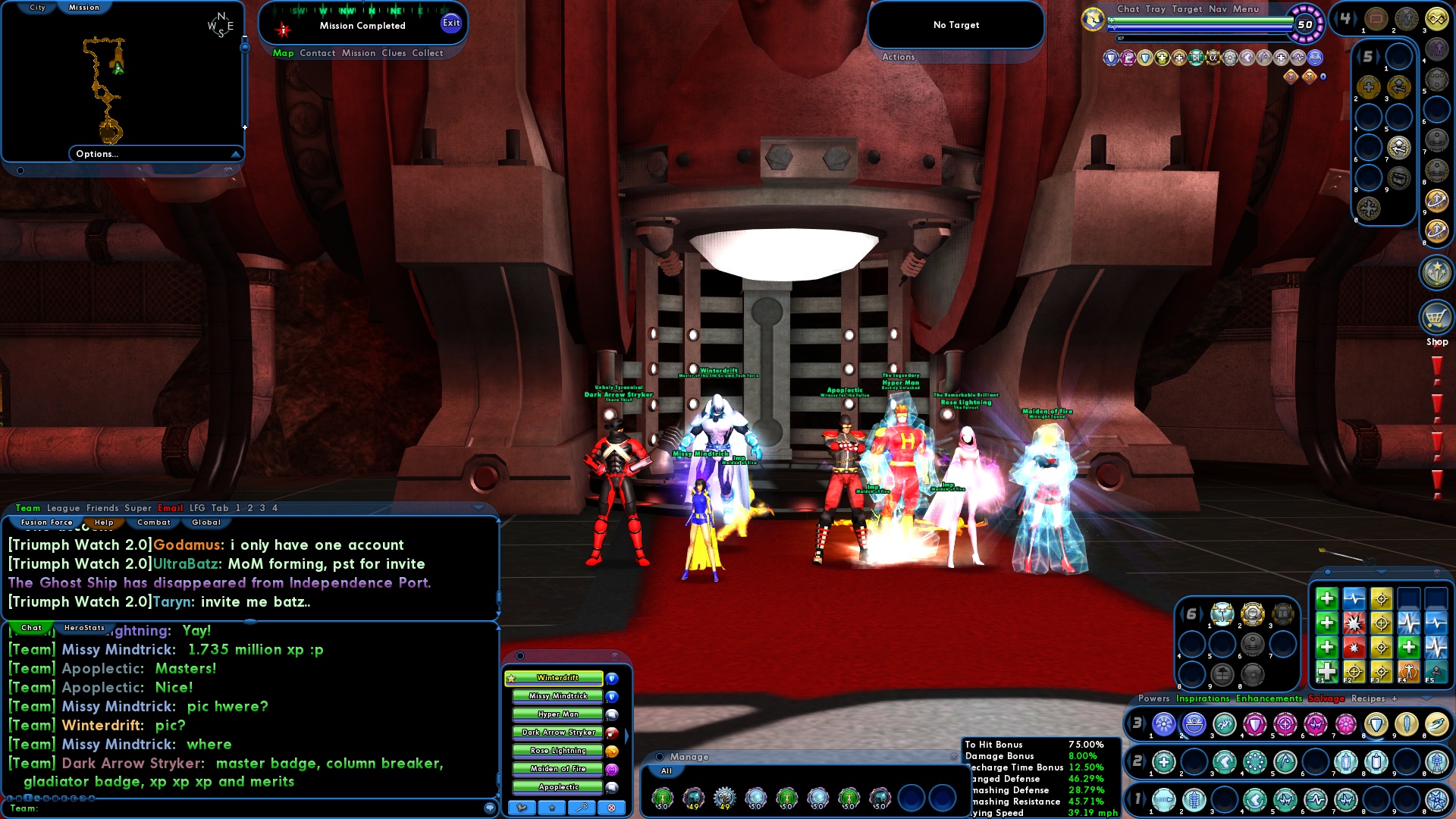The height and width of the screenshot is (819, 1456).
Task: Toggle the XP-disabled status icon near buffs
Action: tap(1289, 76)
